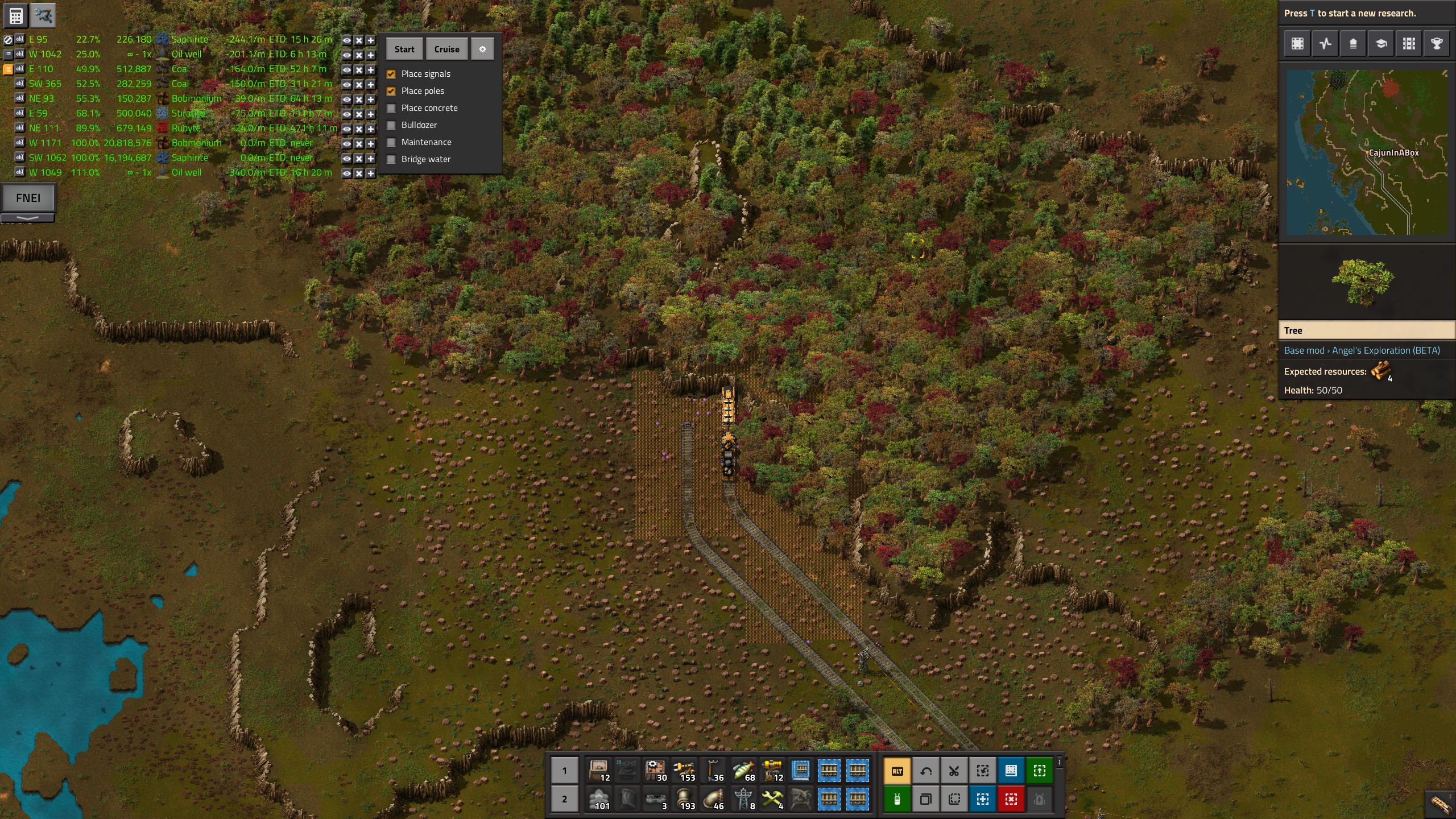This screenshot has width=1456, height=819.
Task: Activate the Cruise button
Action: pos(446,49)
